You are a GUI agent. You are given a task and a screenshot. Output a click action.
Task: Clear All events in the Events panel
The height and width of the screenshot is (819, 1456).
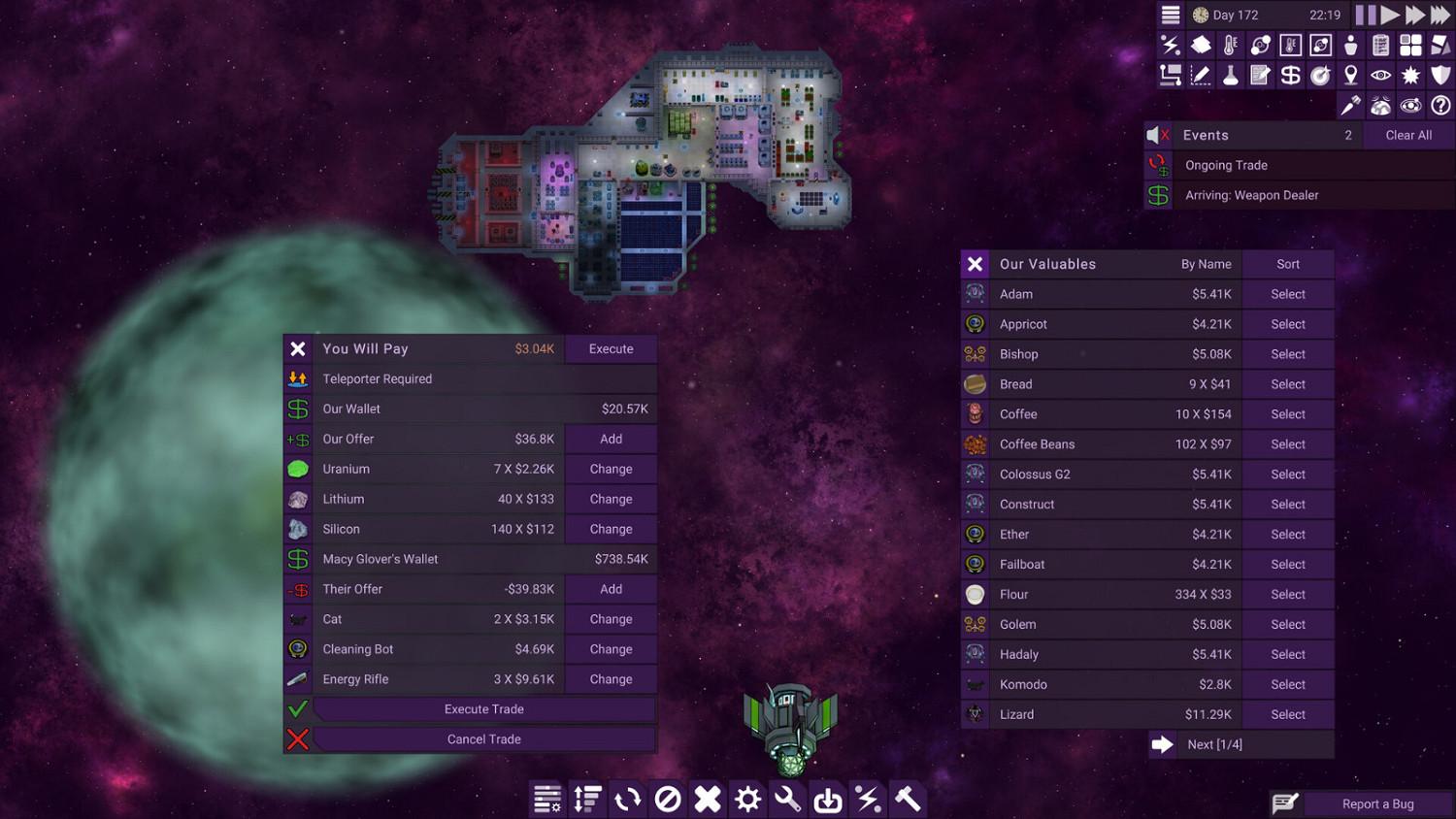[x=1408, y=135]
